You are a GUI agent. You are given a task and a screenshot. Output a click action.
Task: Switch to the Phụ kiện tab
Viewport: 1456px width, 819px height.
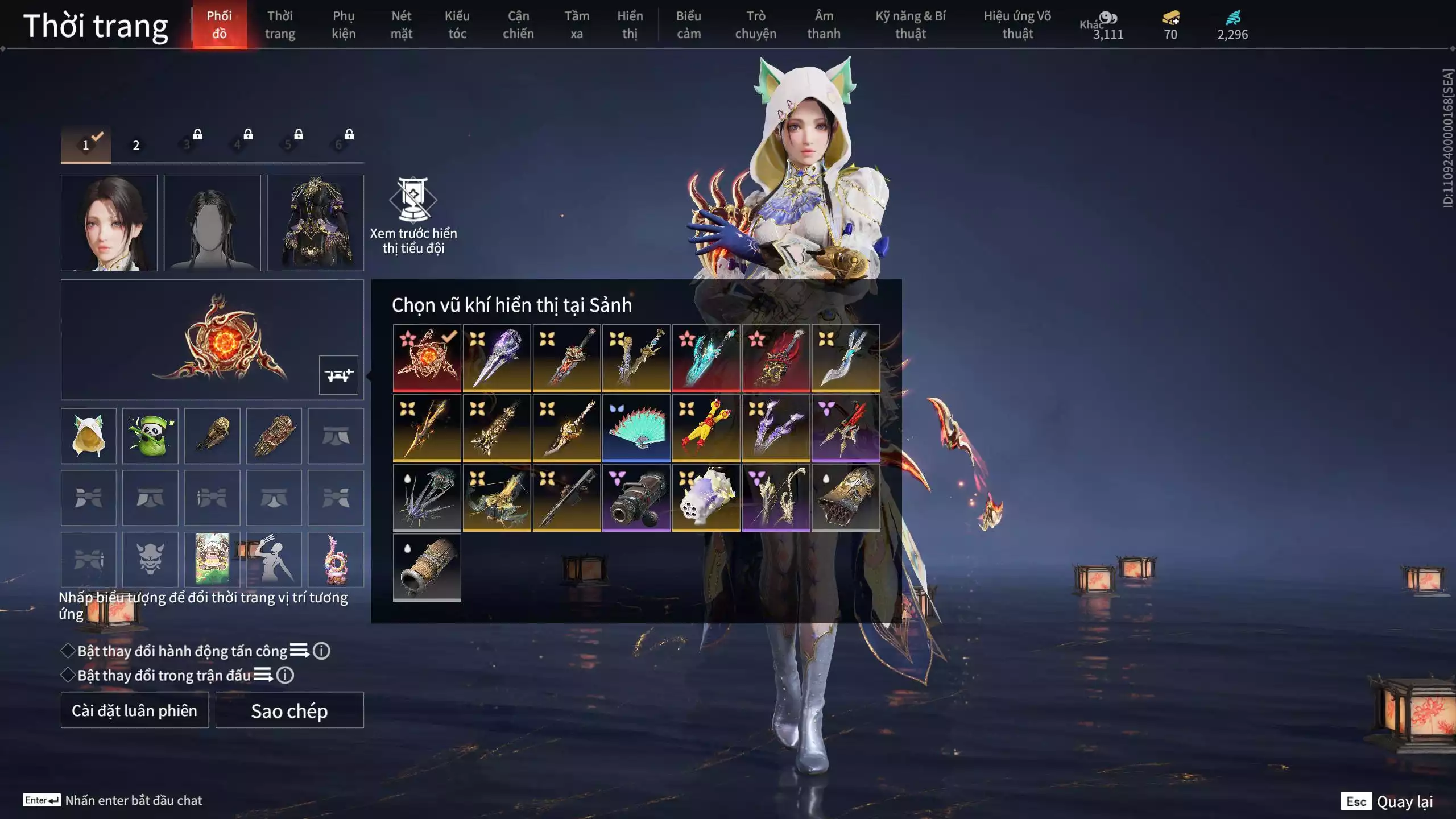[344, 25]
